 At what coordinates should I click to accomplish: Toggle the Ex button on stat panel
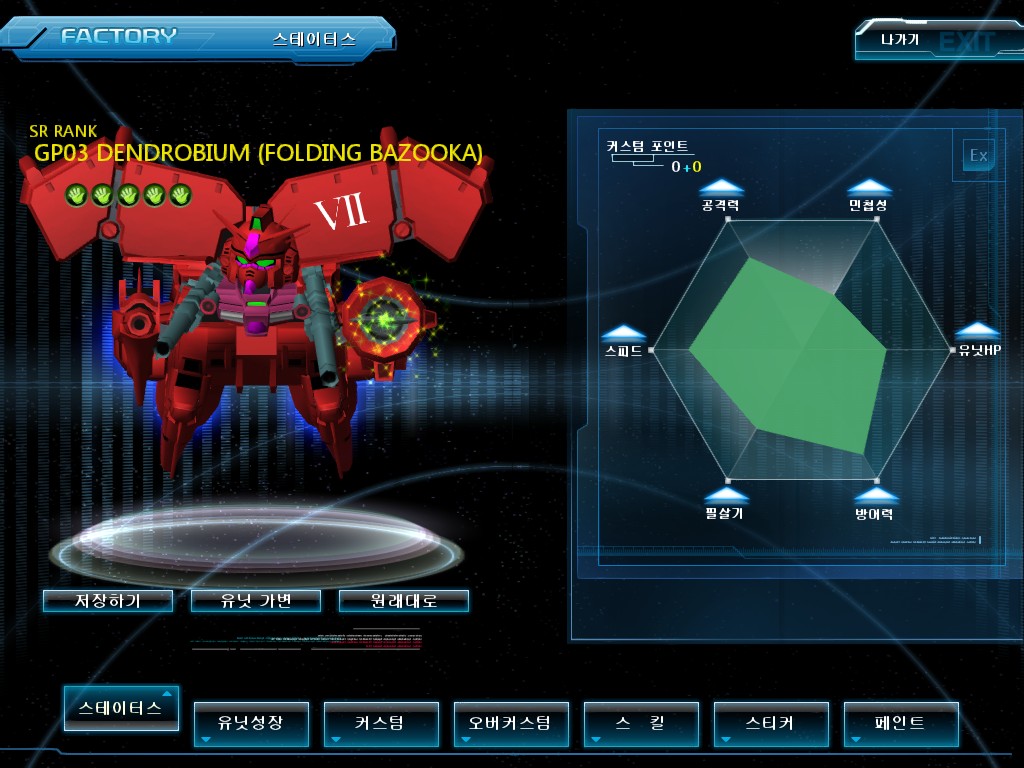click(978, 155)
